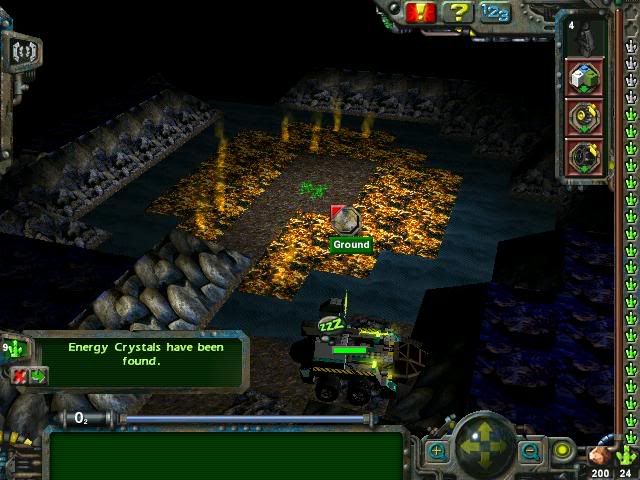Screen dimensions: 640x480
Task: Dismiss the message with the red X
Action: (21, 376)
